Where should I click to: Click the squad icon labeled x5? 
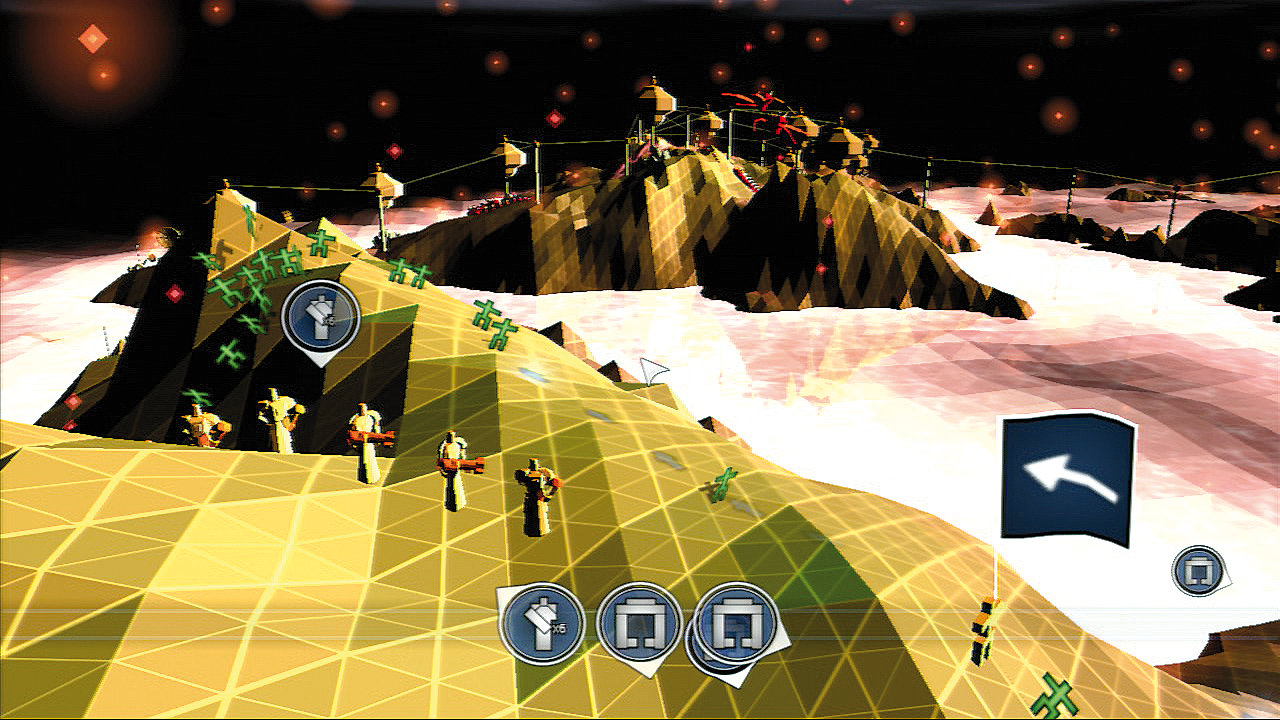[x=541, y=623]
